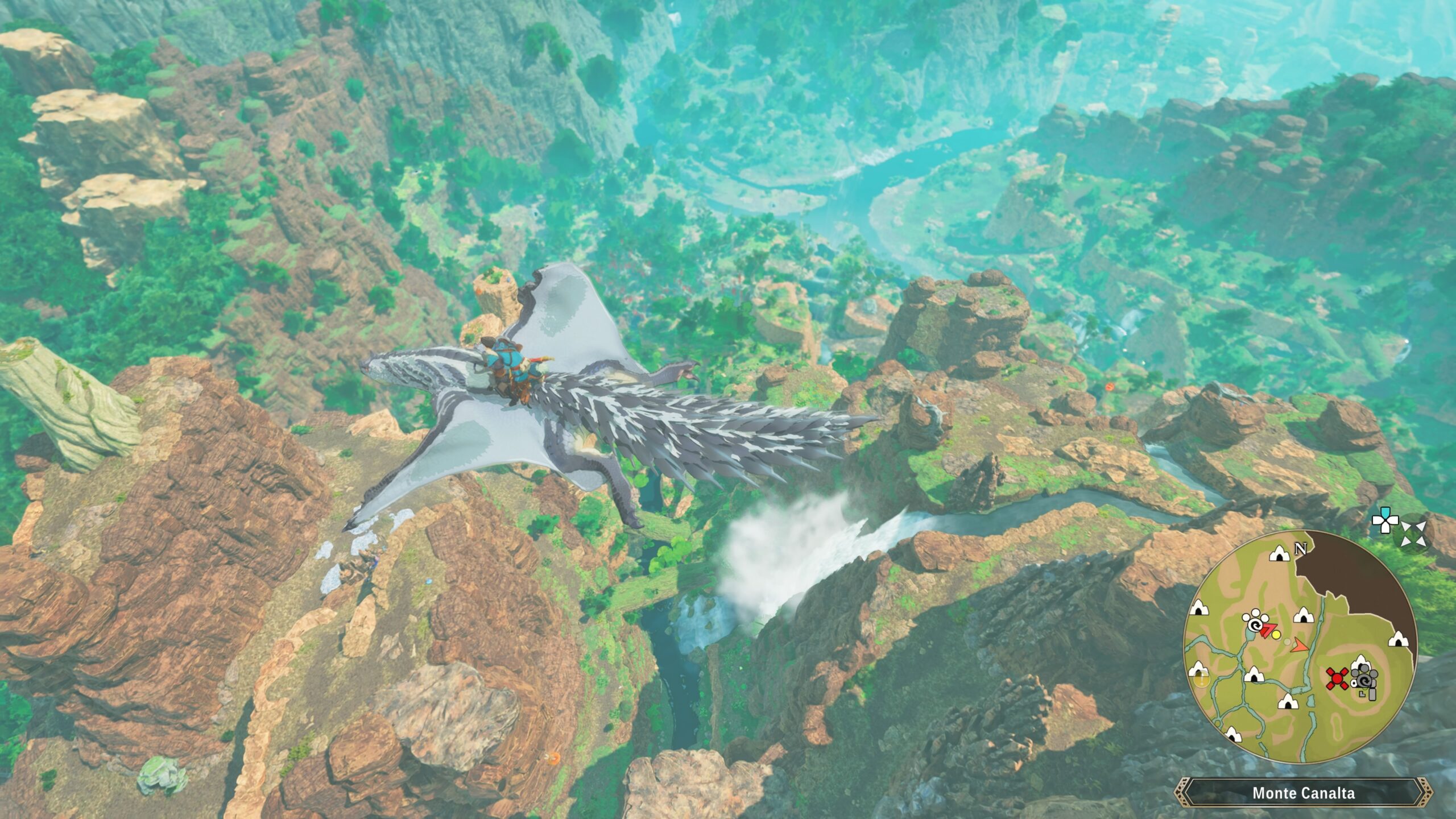Click the orange player direction arrow on minimap
The image size is (1456, 819).
point(1299,646)
